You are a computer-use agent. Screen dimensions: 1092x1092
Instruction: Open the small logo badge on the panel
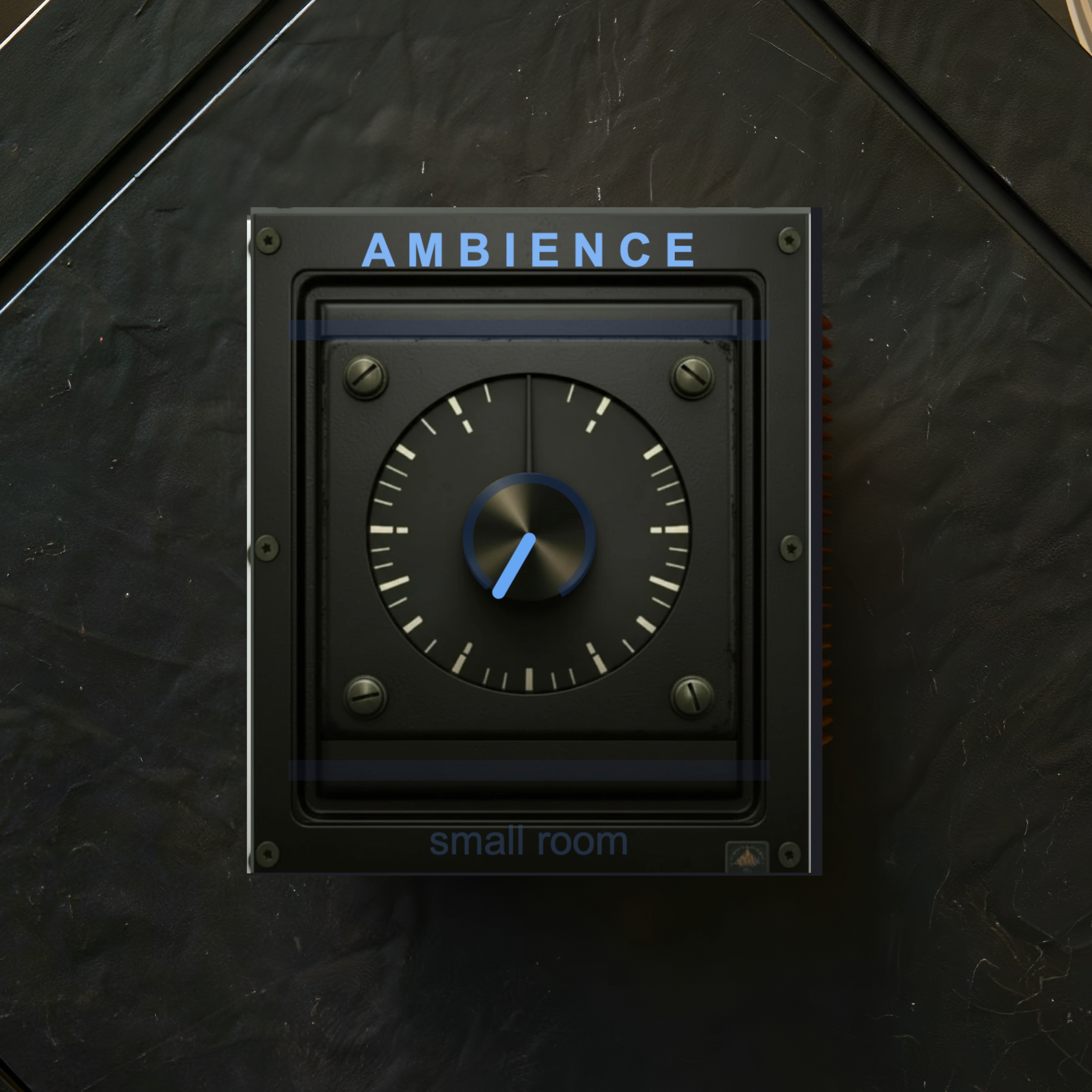pos(746,857)
